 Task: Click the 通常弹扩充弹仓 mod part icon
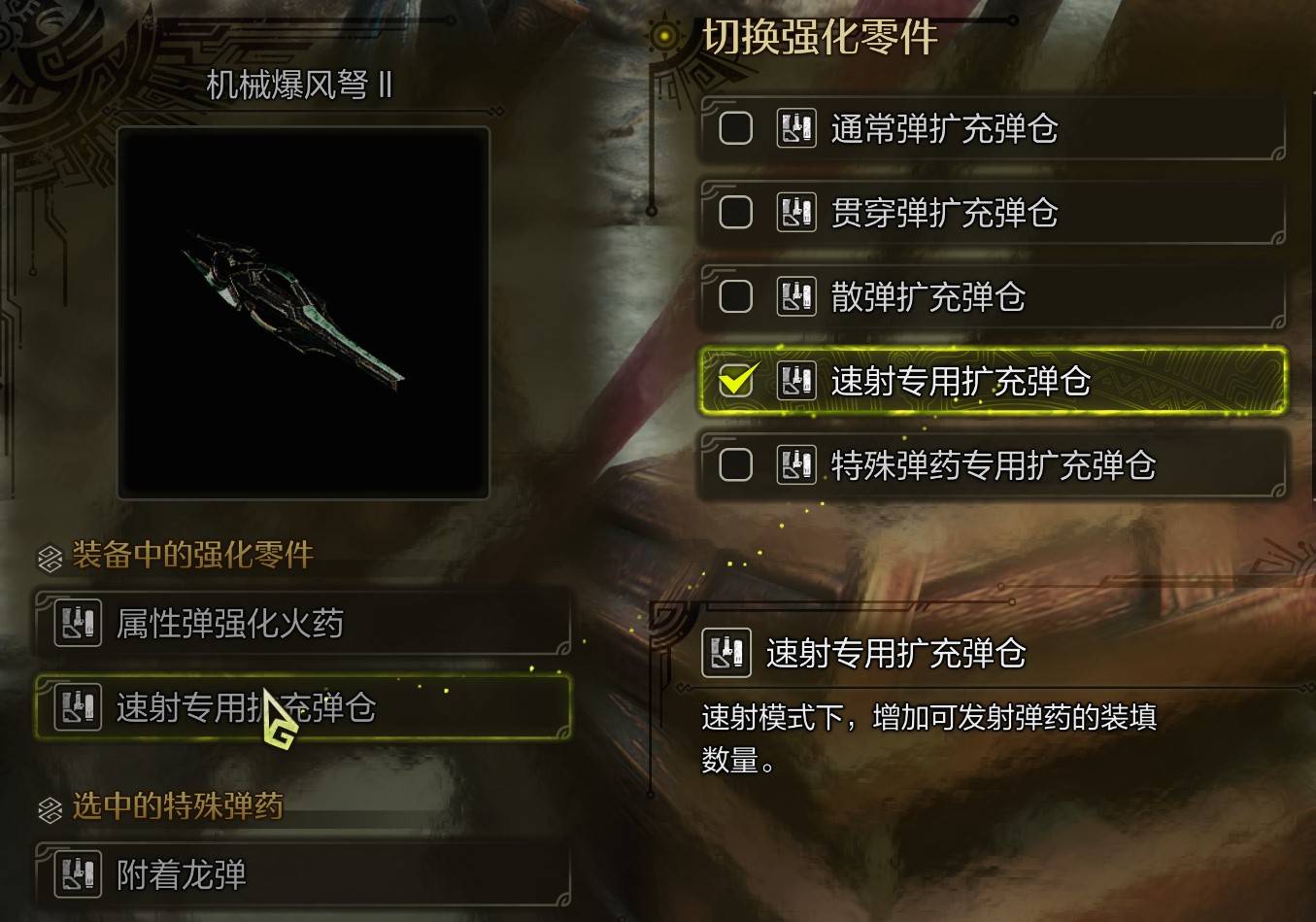[x=795, y=127]
